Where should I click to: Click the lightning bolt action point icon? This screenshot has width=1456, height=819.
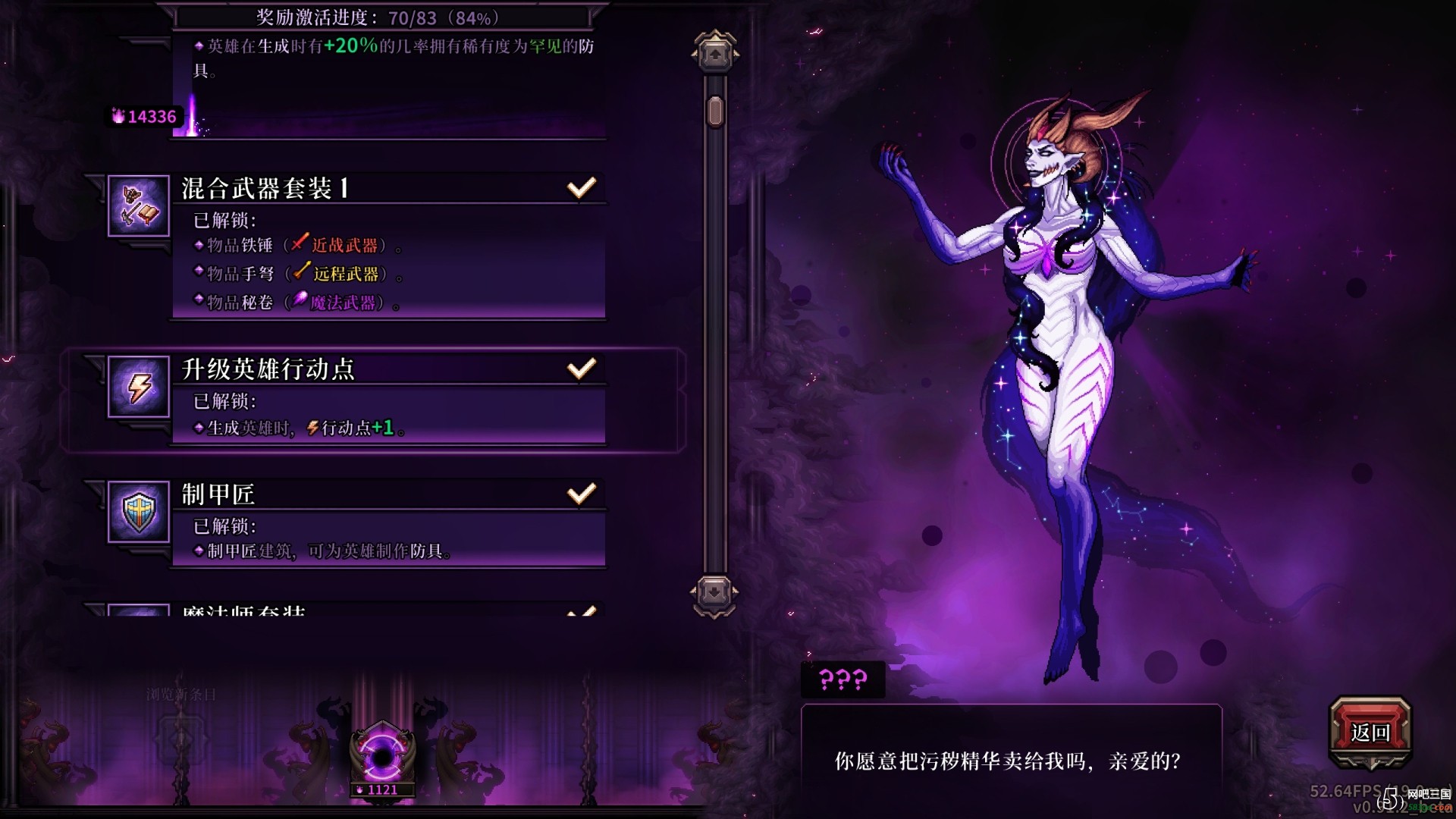(139, 387)
